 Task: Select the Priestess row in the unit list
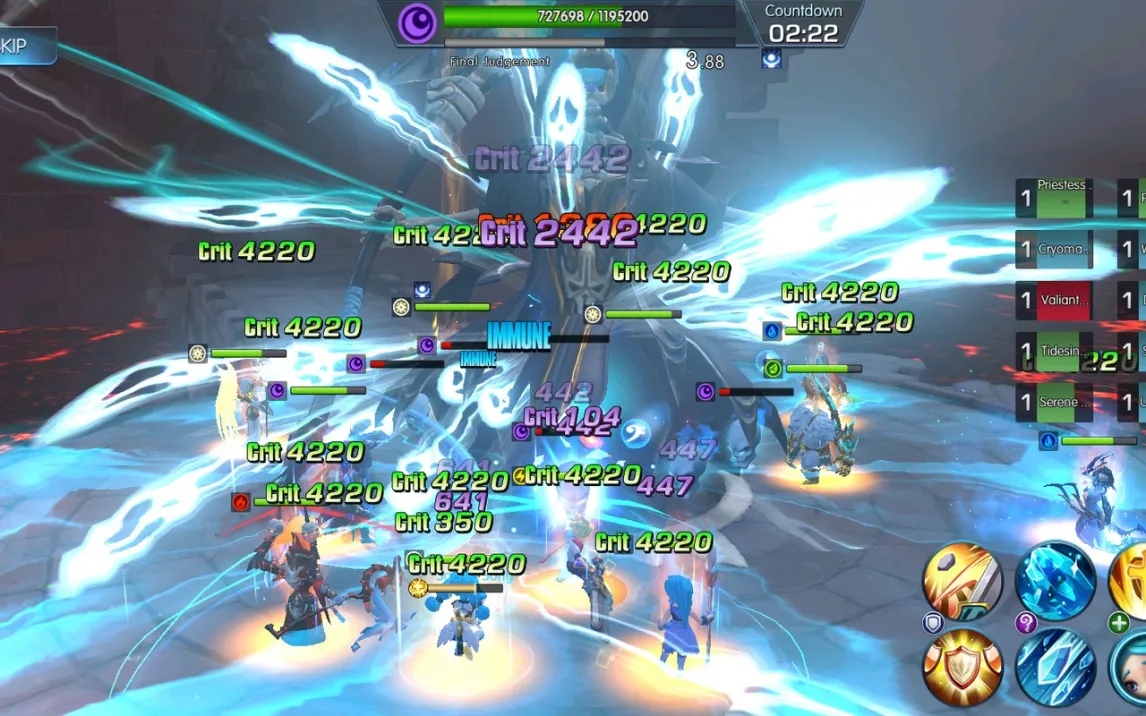(x=1054, y=198)
